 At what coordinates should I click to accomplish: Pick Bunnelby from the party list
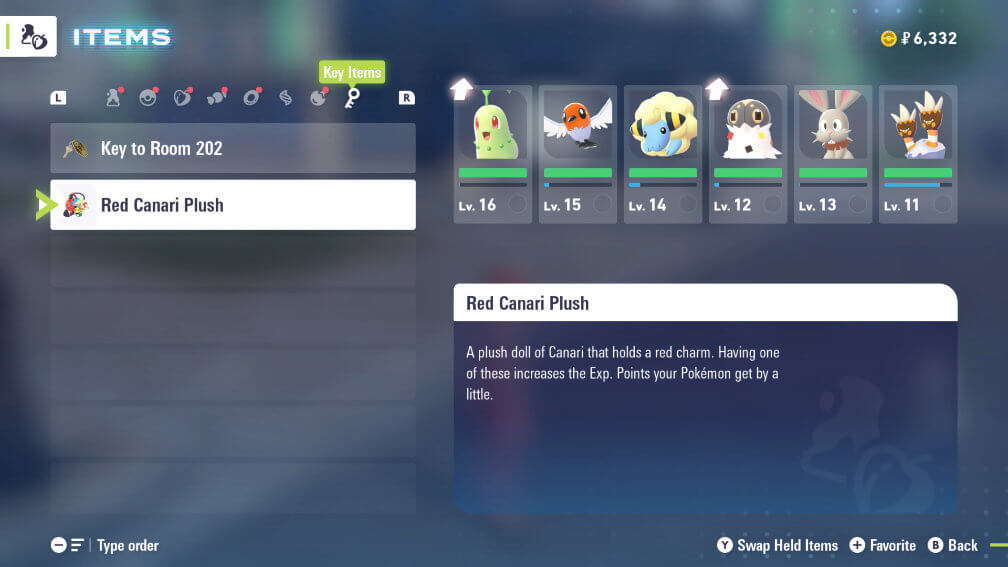tap(833, 153)
